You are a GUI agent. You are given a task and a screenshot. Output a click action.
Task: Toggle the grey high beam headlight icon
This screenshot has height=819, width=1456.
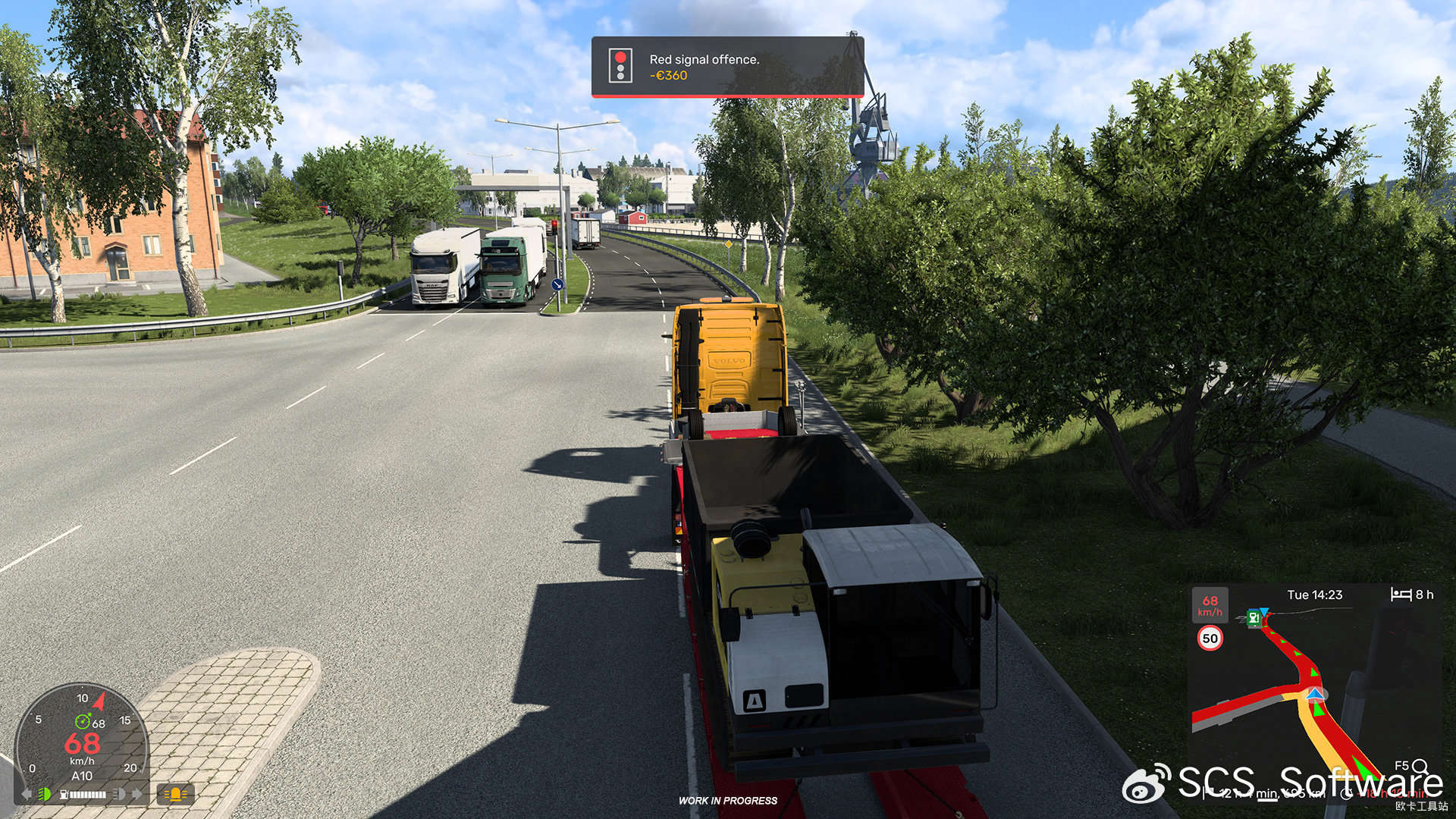119,794
